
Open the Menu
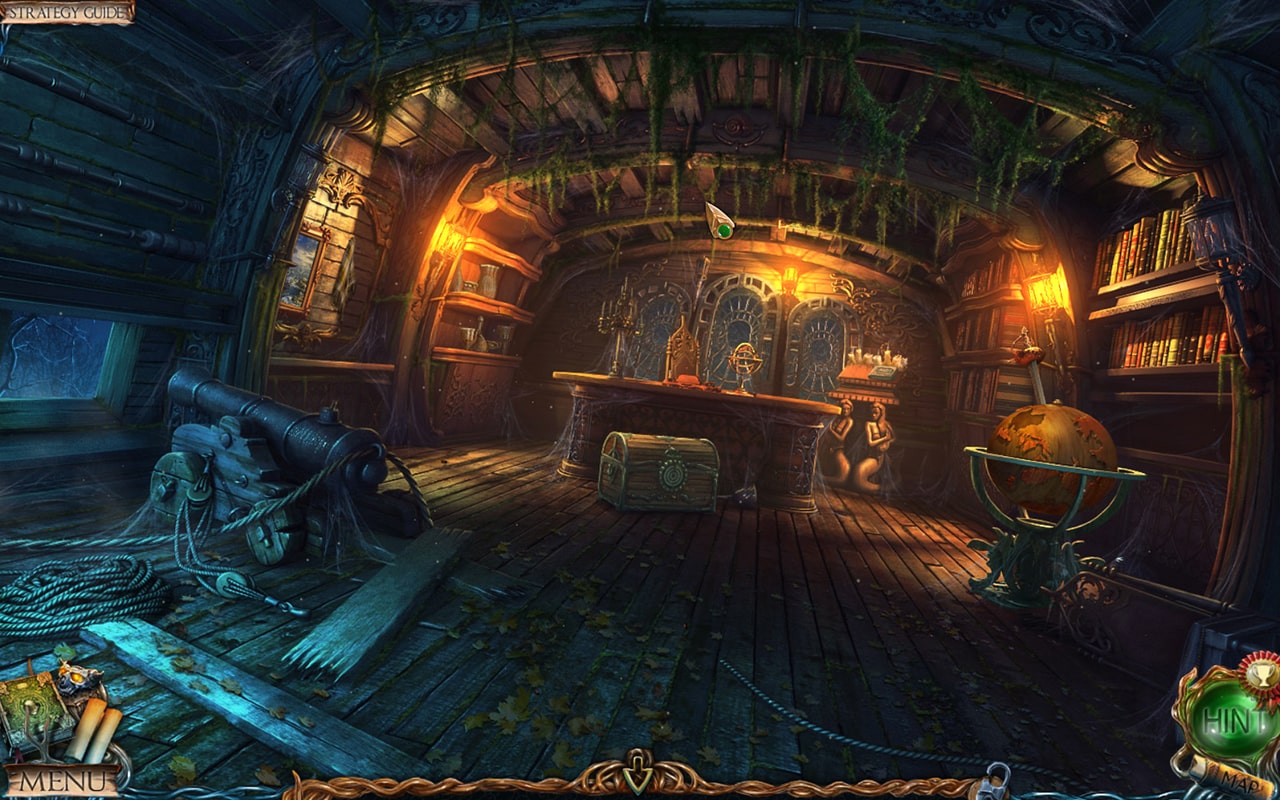click(x=62, y=780)
